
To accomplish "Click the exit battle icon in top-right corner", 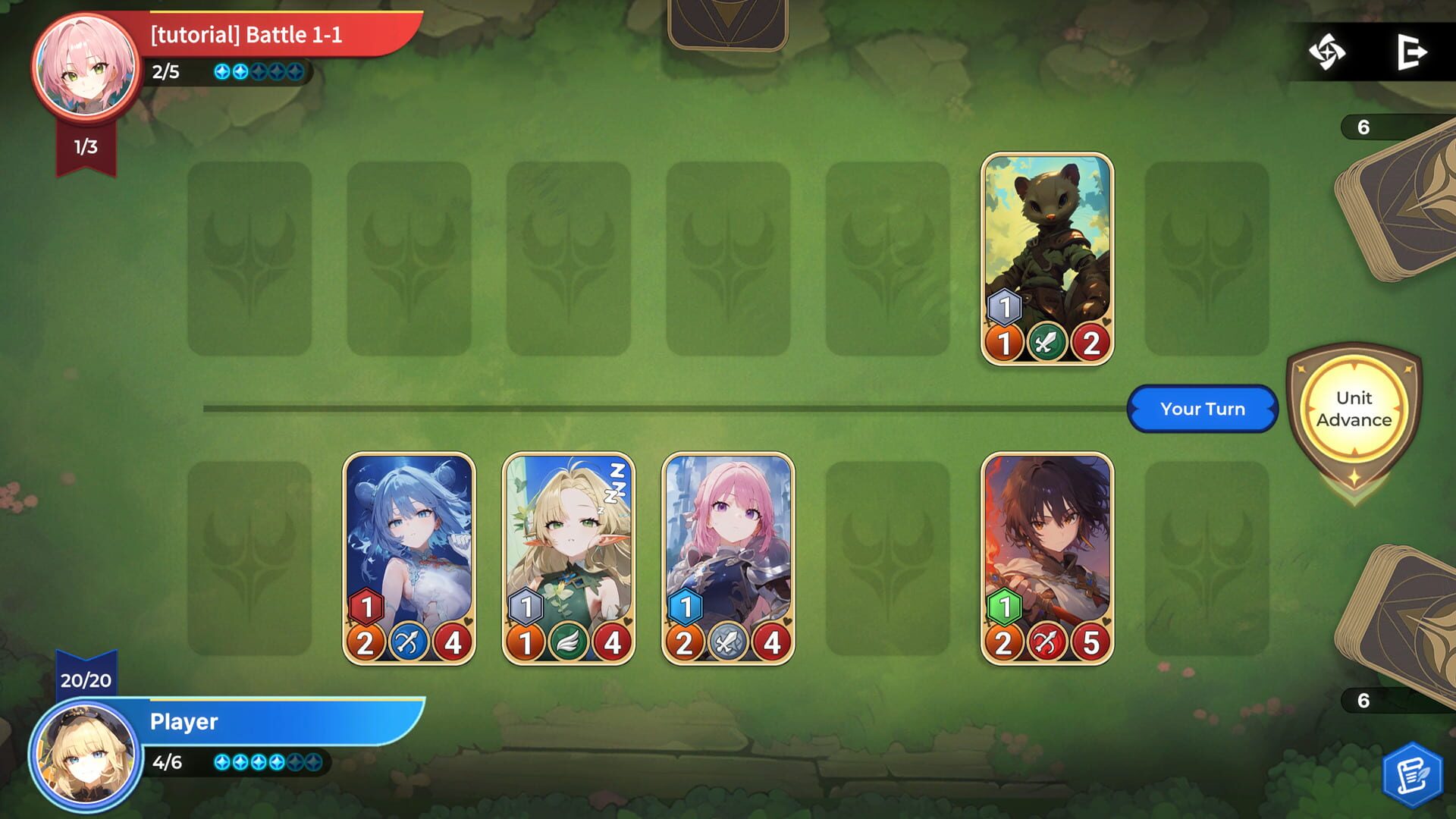I will (x=1412, y=52).
